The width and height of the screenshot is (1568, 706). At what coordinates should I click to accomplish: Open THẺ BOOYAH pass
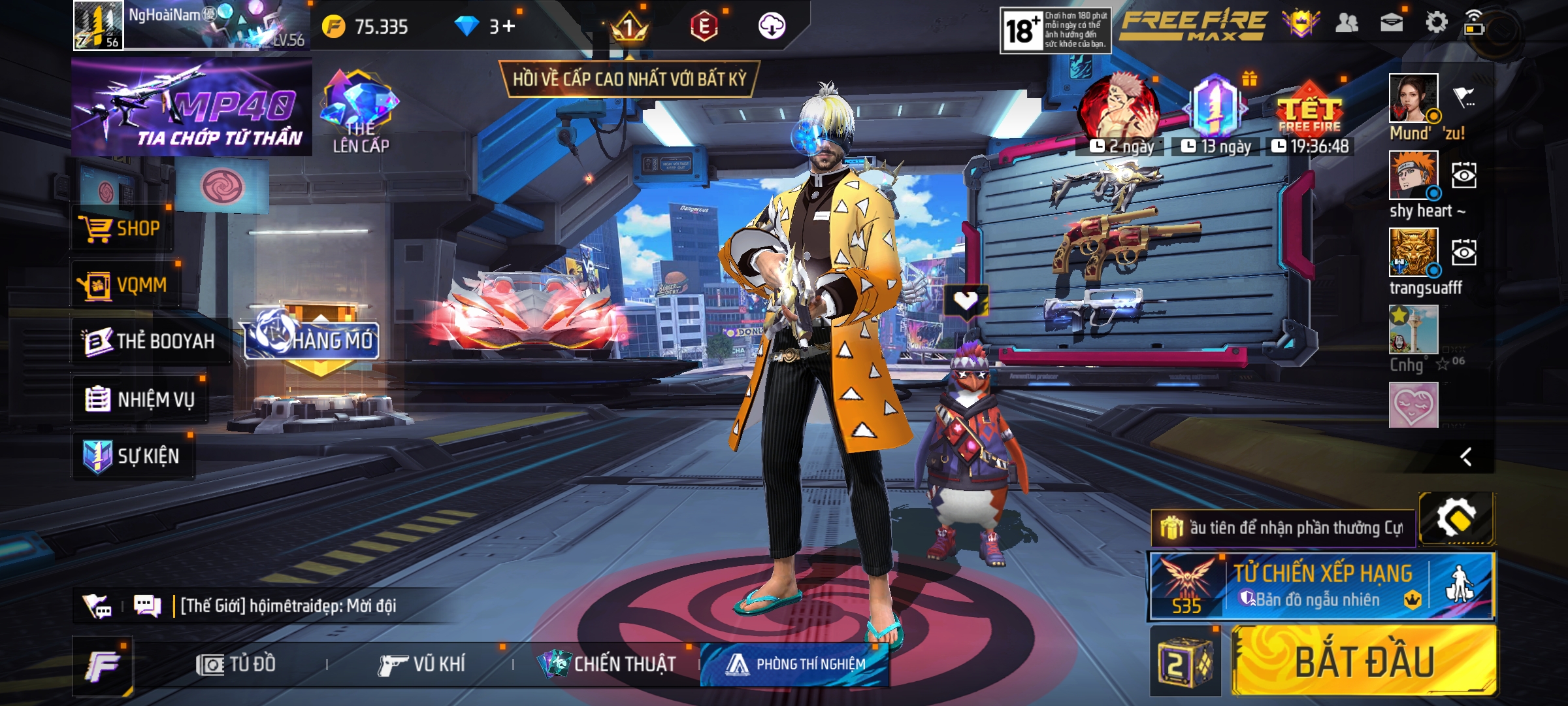[150, 341]
